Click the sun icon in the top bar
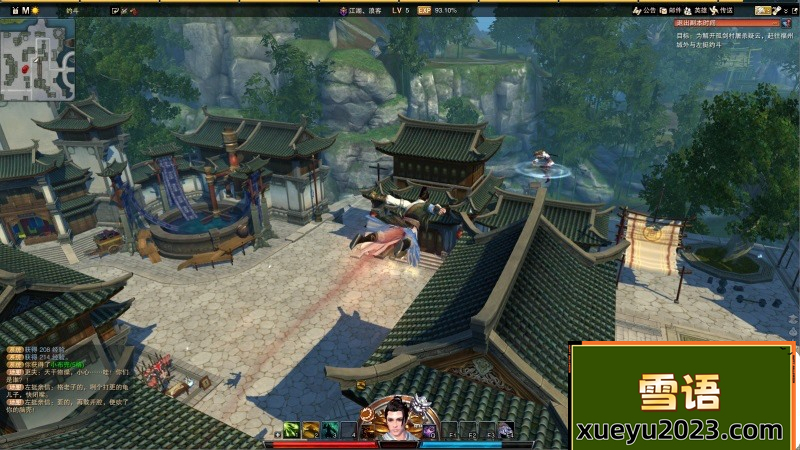This screenshot has width=800, height=450. [x=35, y=10]
